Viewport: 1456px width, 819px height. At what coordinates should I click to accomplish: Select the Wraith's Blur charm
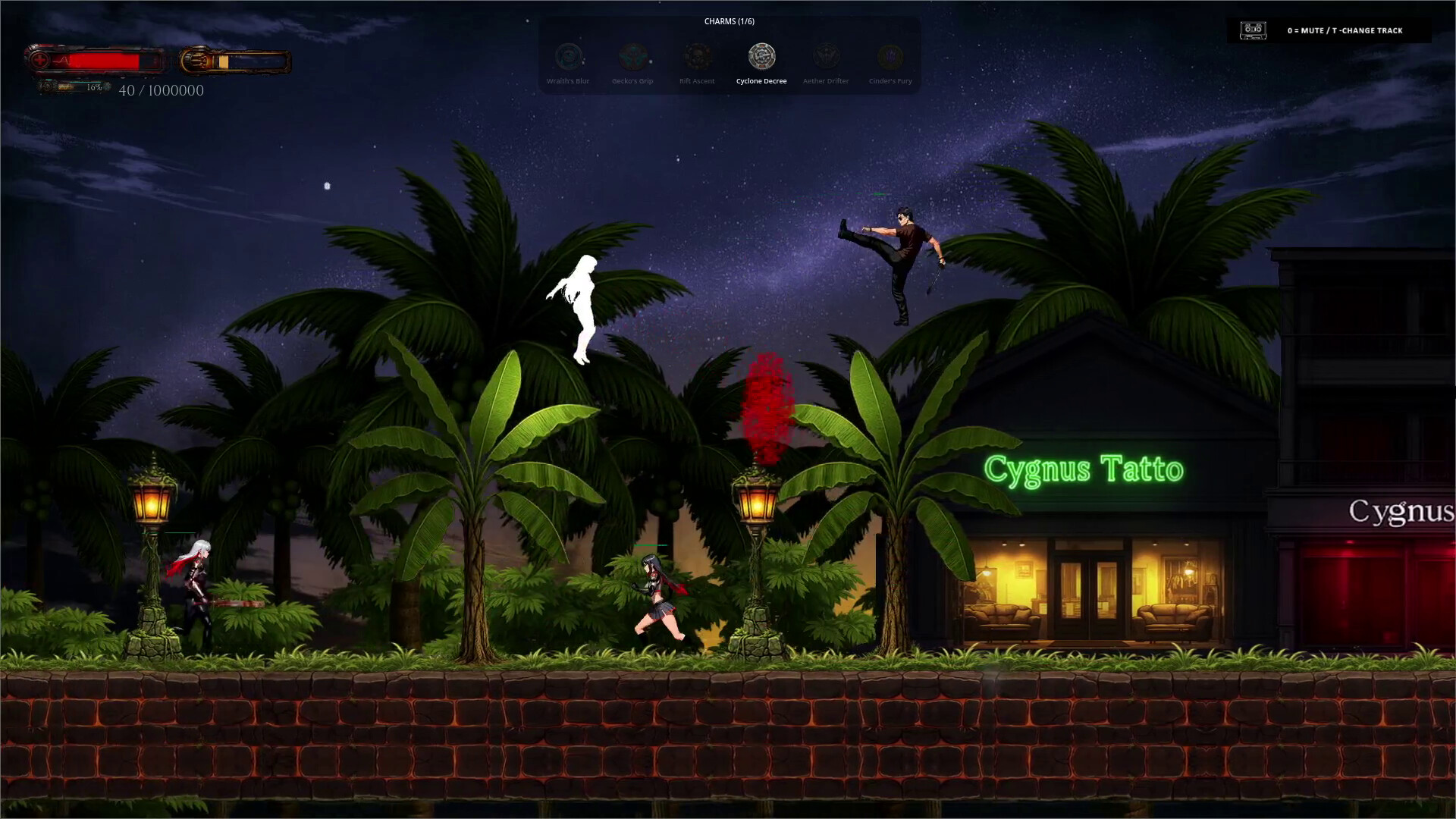click(x=568, y=57)
